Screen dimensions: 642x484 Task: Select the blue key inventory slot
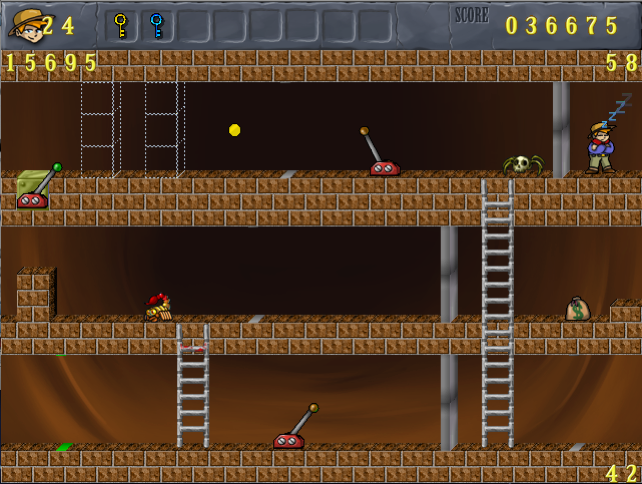click(x=157, y=25)
